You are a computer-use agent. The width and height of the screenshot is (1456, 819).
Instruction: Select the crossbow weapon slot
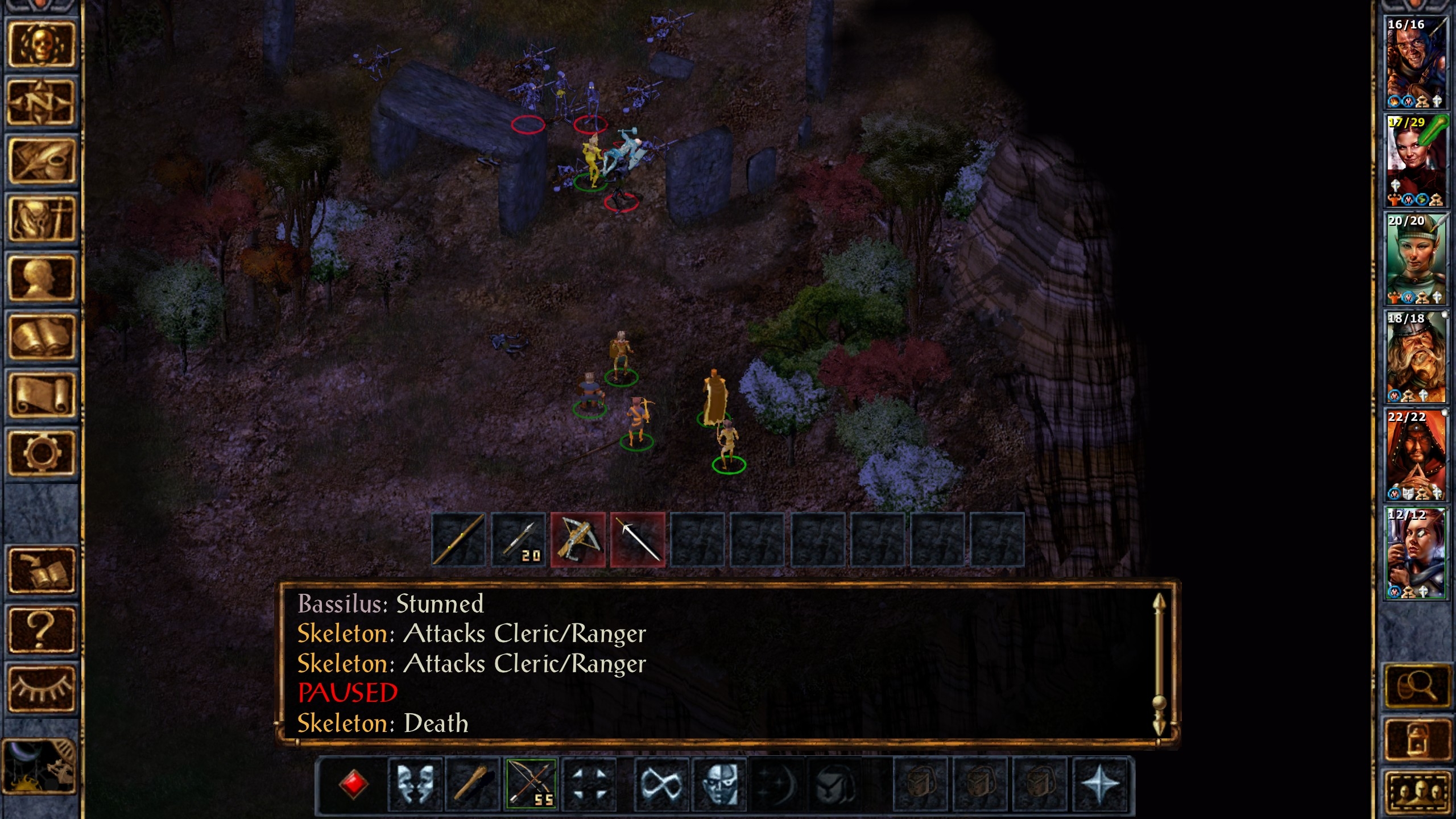tap(578, 540)
